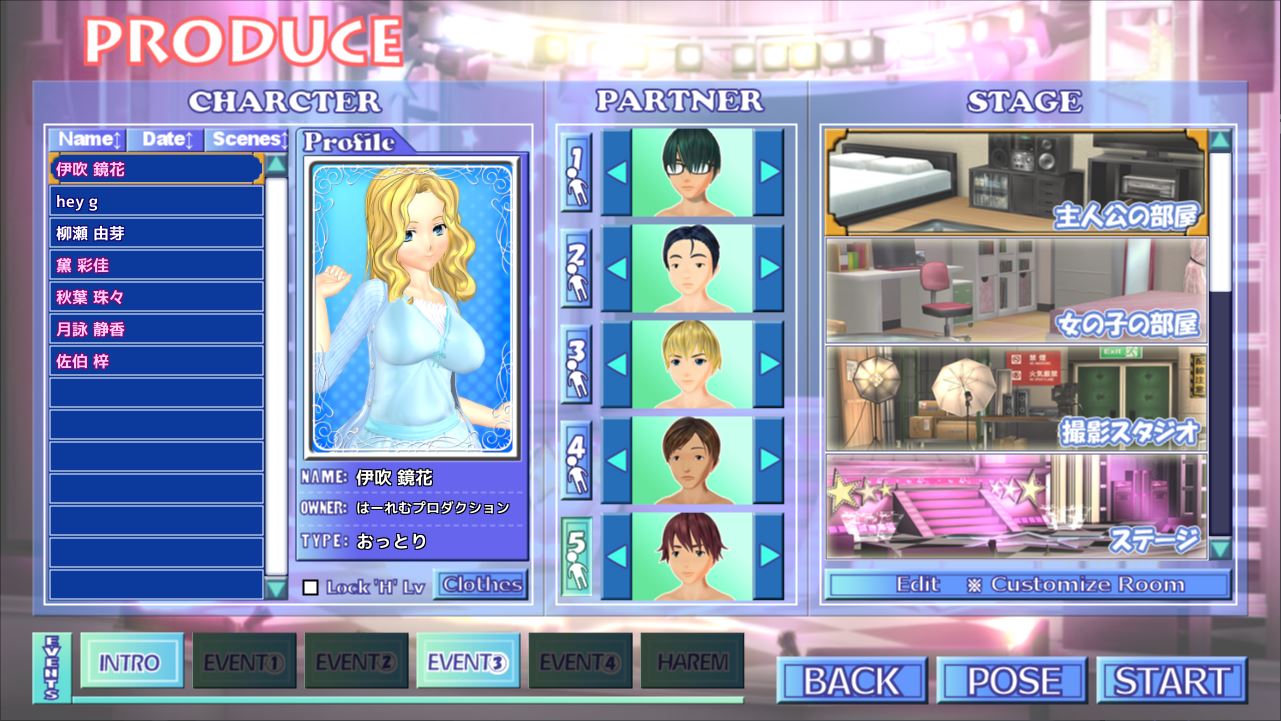Select 月詠 静香 in the character list
This screenshot has width=1281, height=721.
156,330
